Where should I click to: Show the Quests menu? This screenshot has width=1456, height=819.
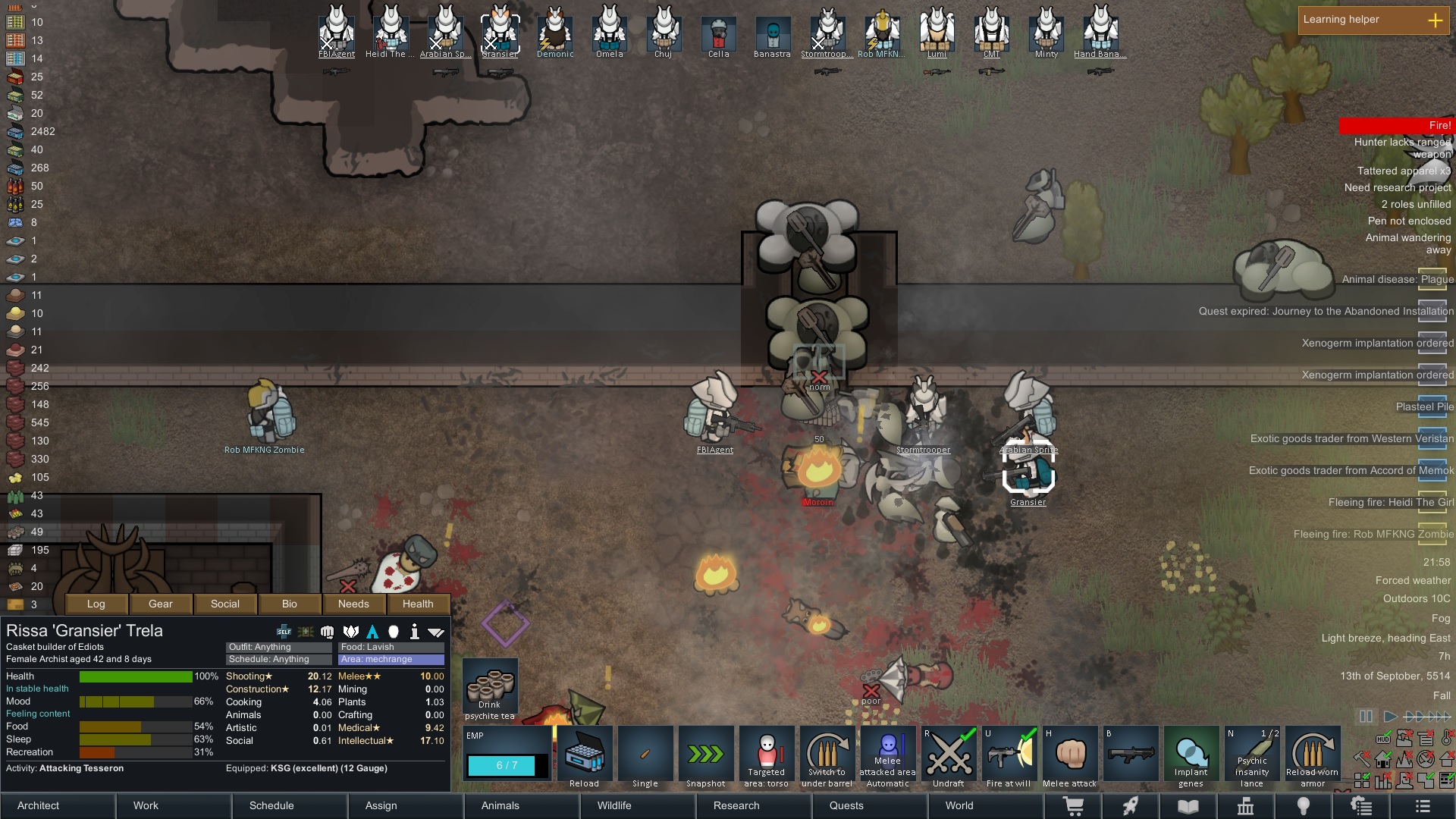click(868, 805)
